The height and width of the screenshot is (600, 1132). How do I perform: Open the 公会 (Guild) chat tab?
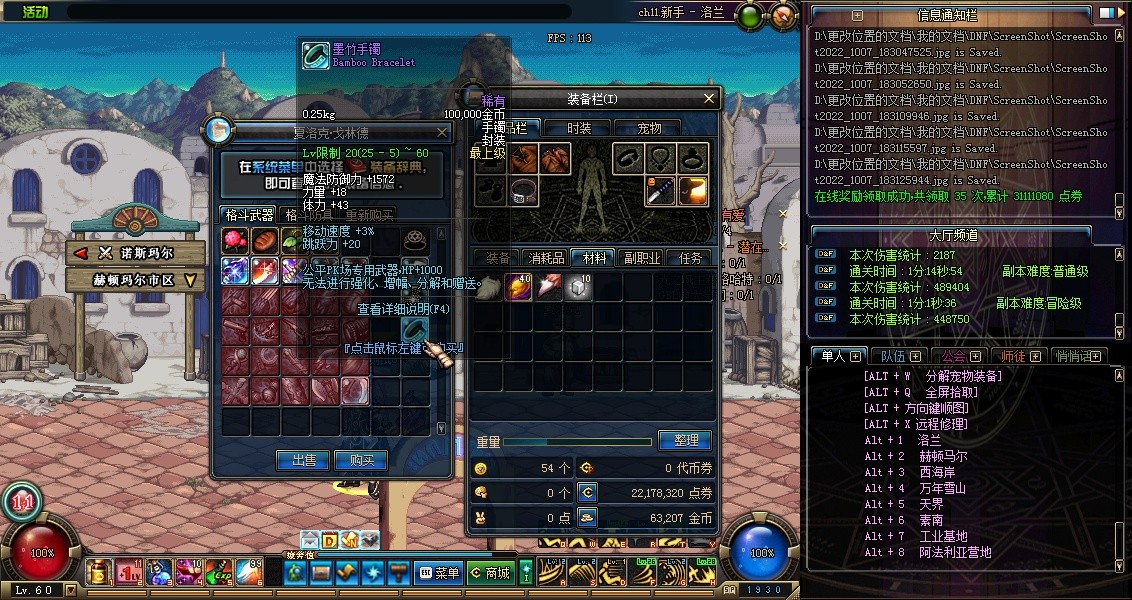tap(960, 356)
